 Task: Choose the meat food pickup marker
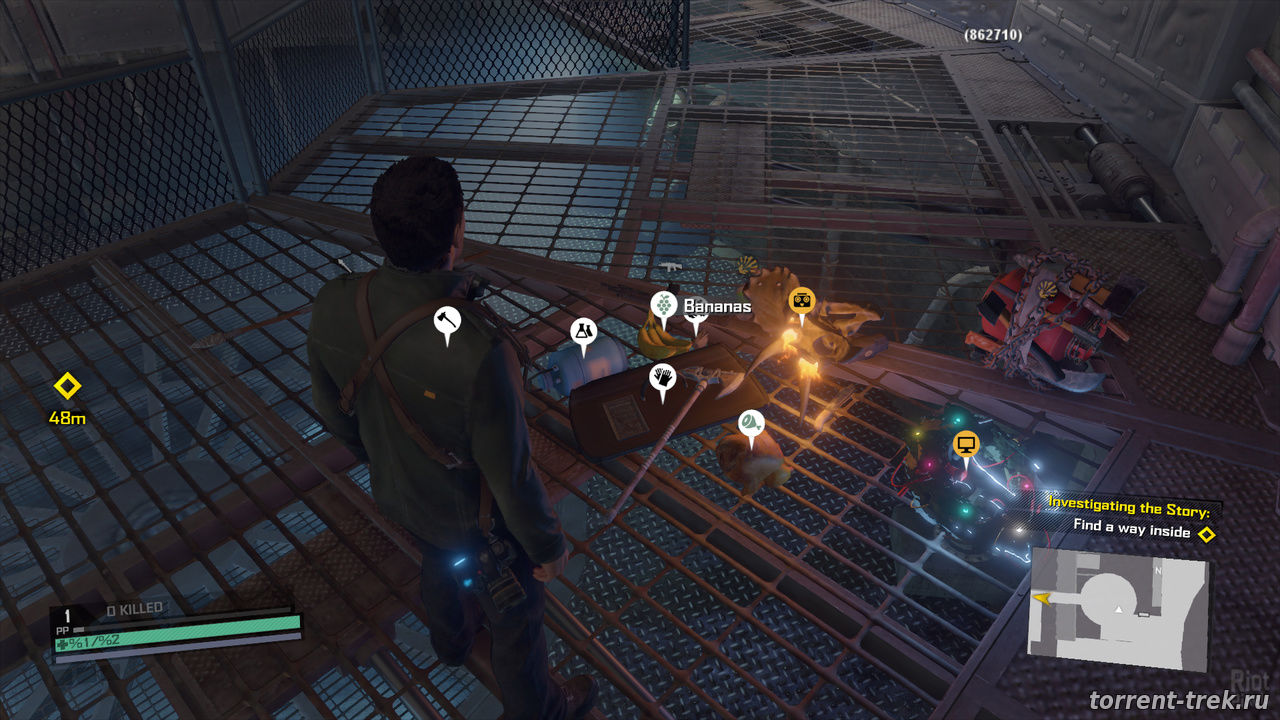click(751, 423)
